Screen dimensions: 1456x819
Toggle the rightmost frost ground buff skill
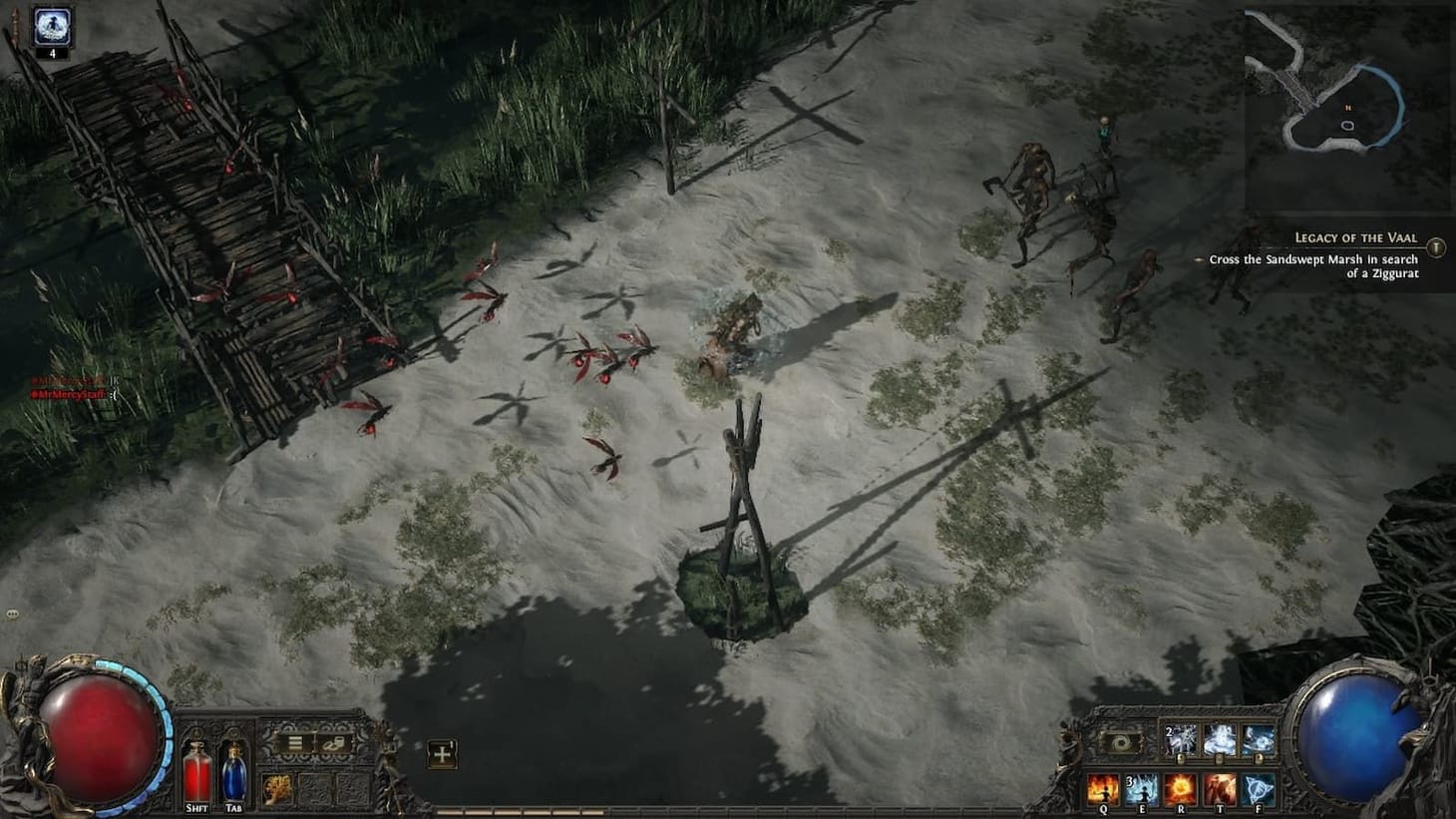coord(1258,740)
